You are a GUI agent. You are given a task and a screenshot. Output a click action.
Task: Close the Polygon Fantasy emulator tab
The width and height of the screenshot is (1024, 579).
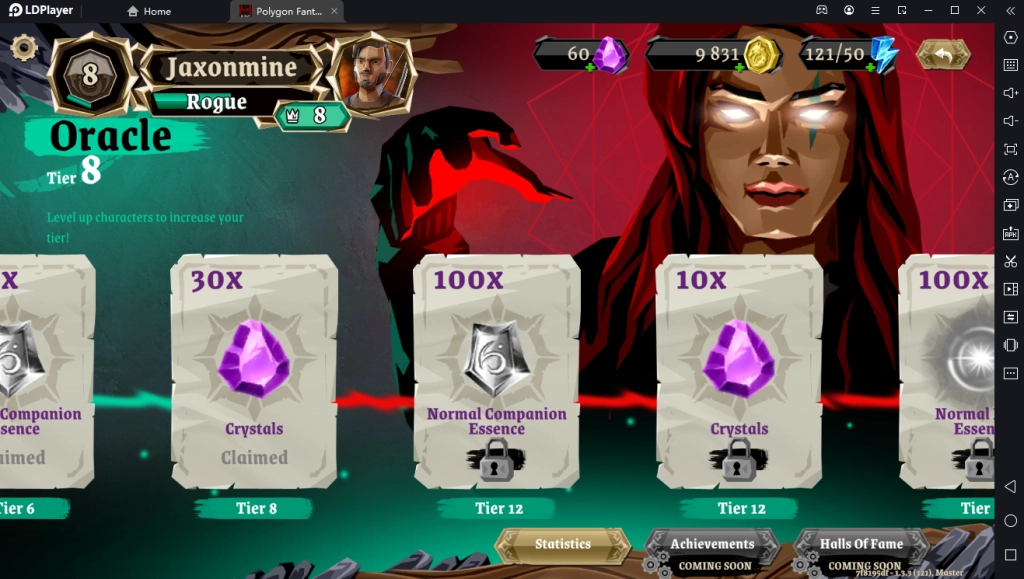[334, 11]
